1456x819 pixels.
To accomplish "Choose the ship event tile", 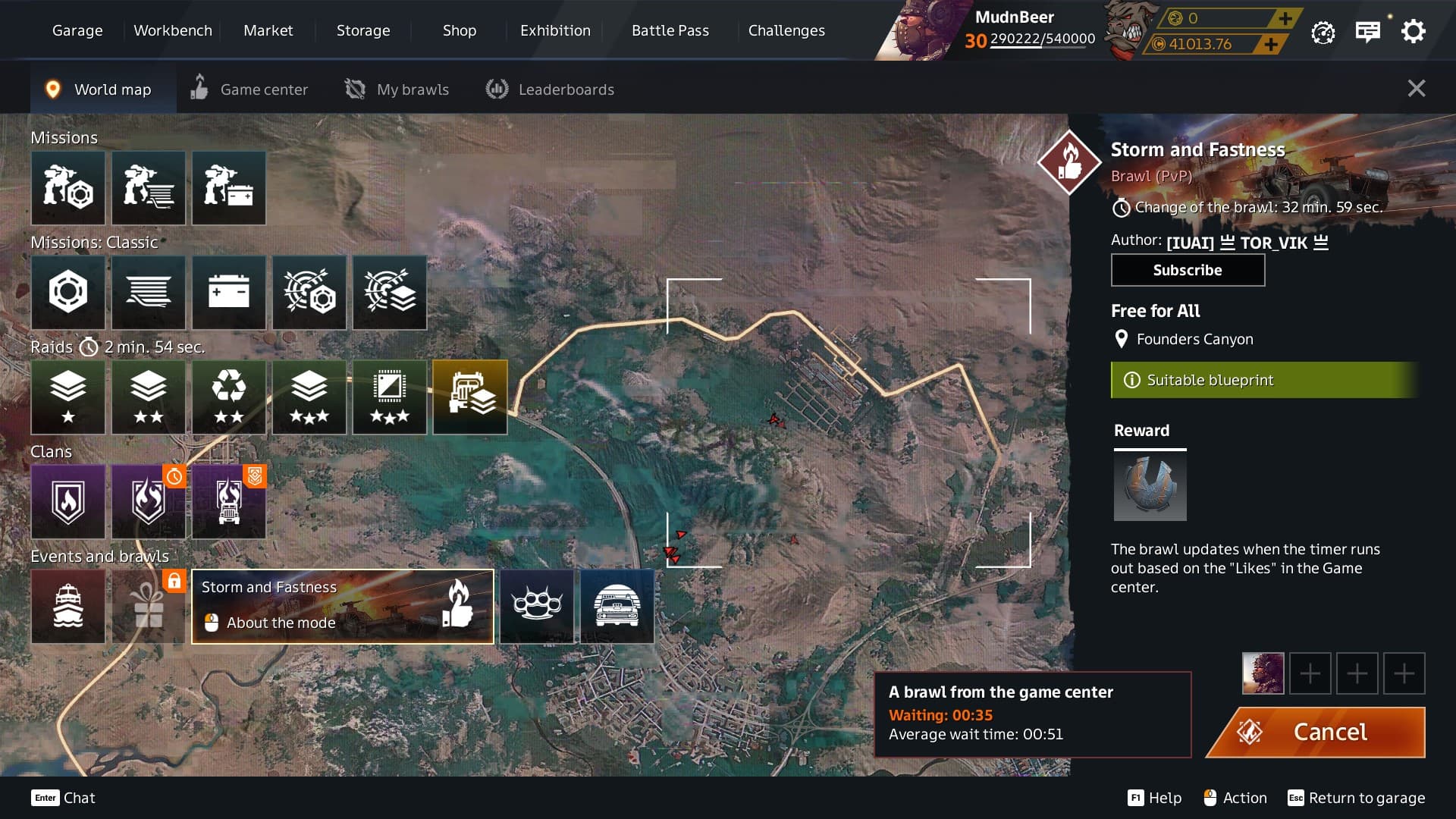I will click(x=68, y=606).
